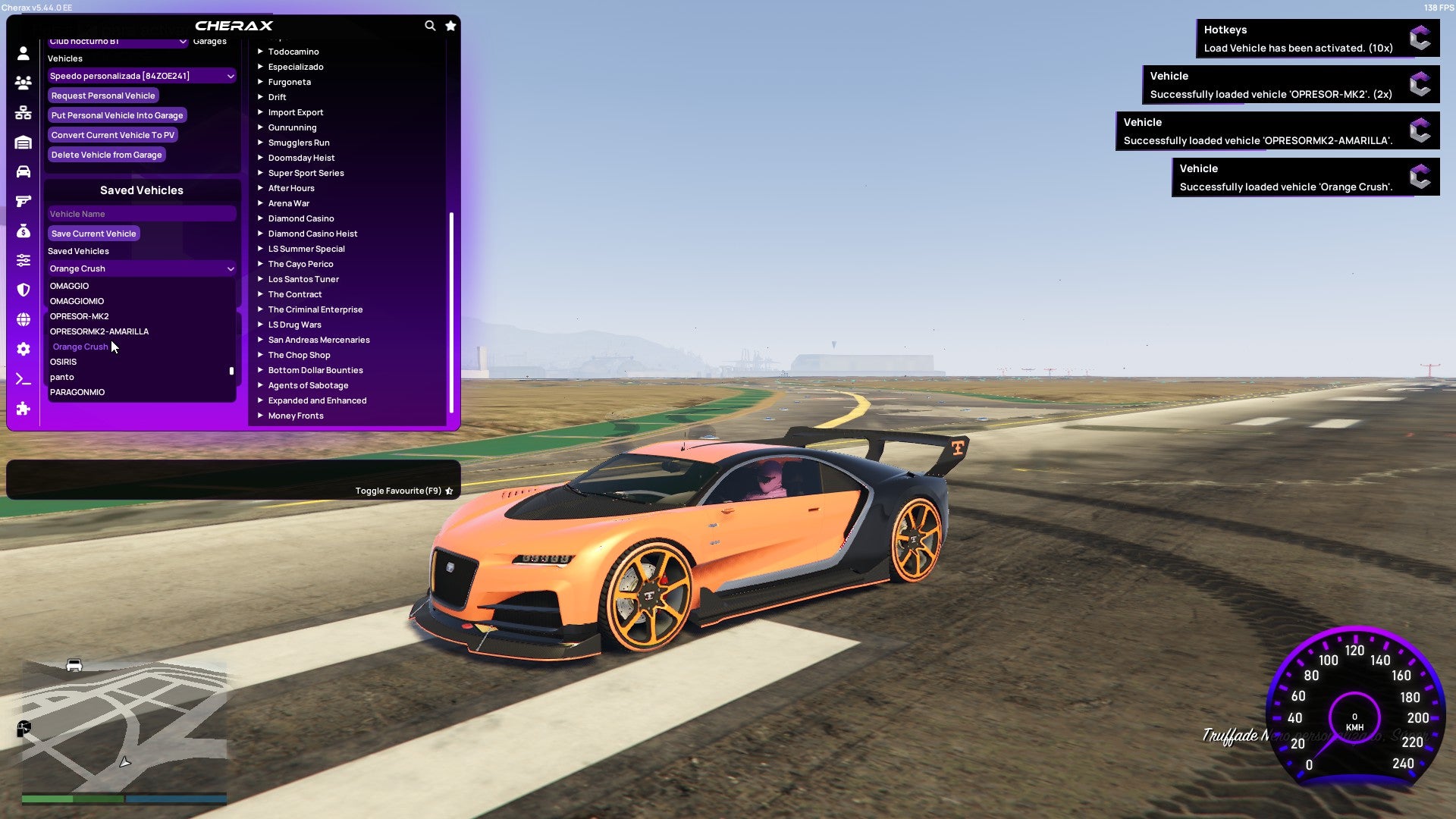Image resolution: width=1456 pixels, height=819 pixels.
Task: Click Save Current Vehicle button
Action: coord(93,234)
